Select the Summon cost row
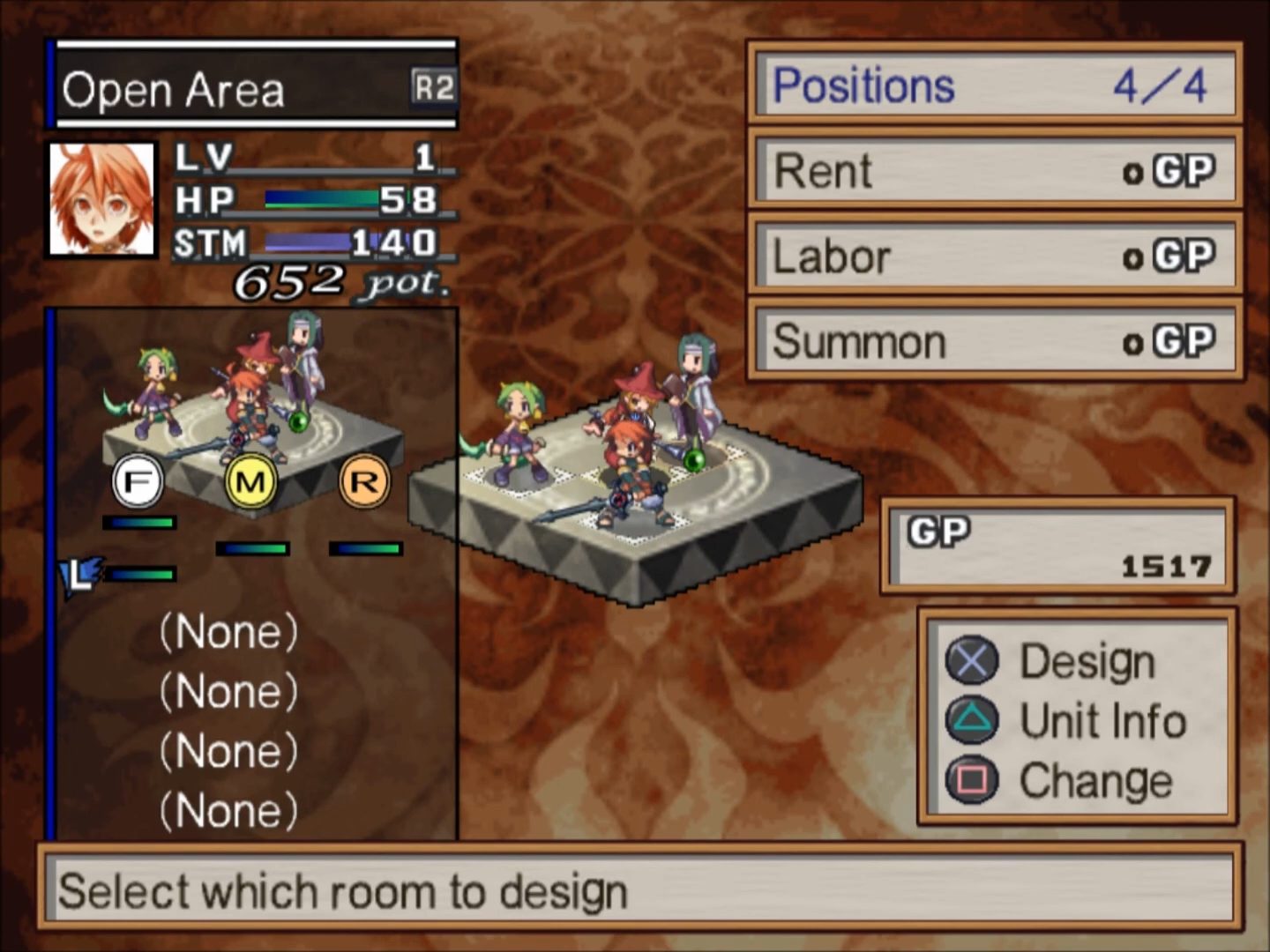This screenshot has height=952, width=1270. point(994,341)
